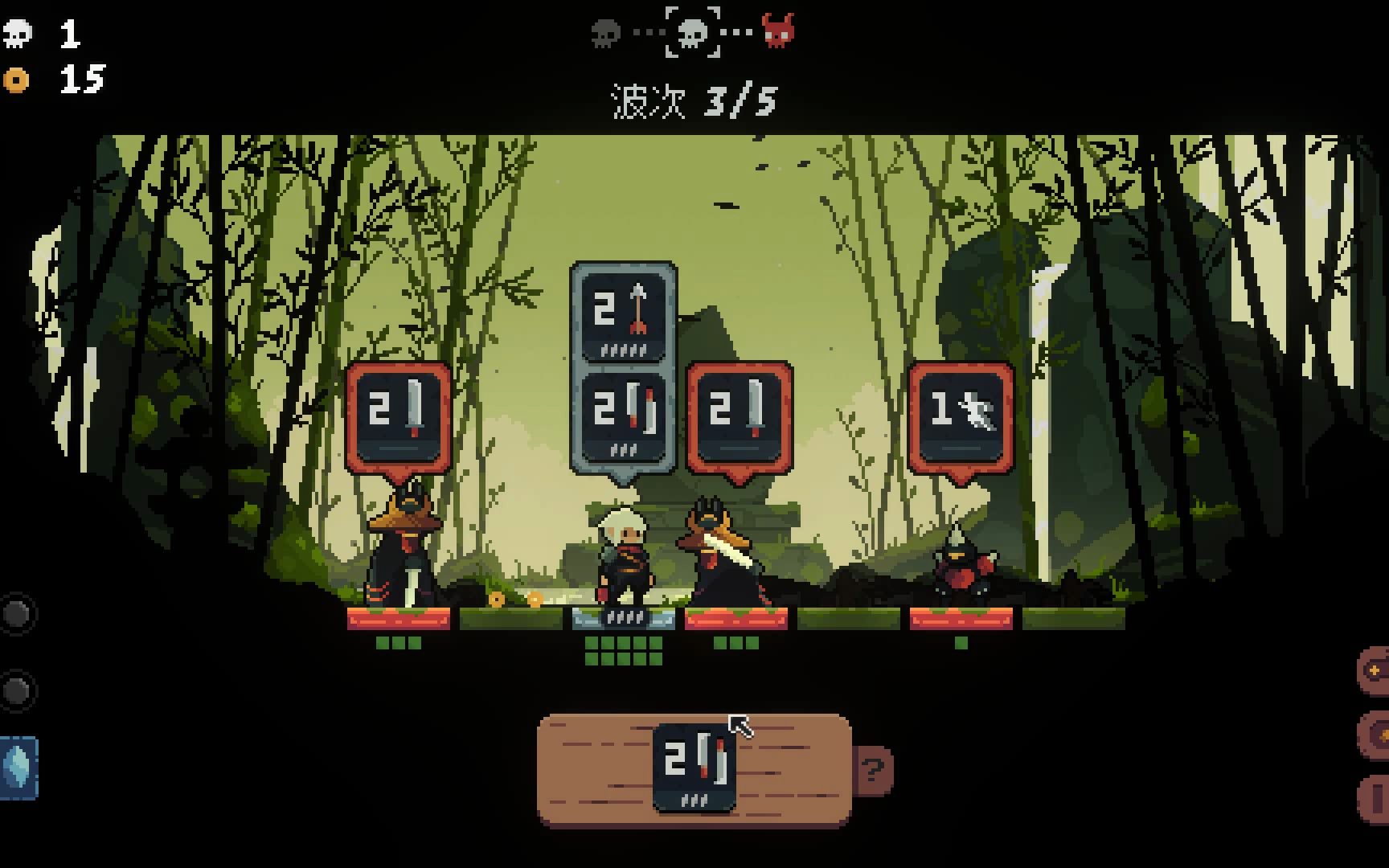Select the queued arrow attack tile
This screenshot has width=1389, height=868.
pos(623,314)
